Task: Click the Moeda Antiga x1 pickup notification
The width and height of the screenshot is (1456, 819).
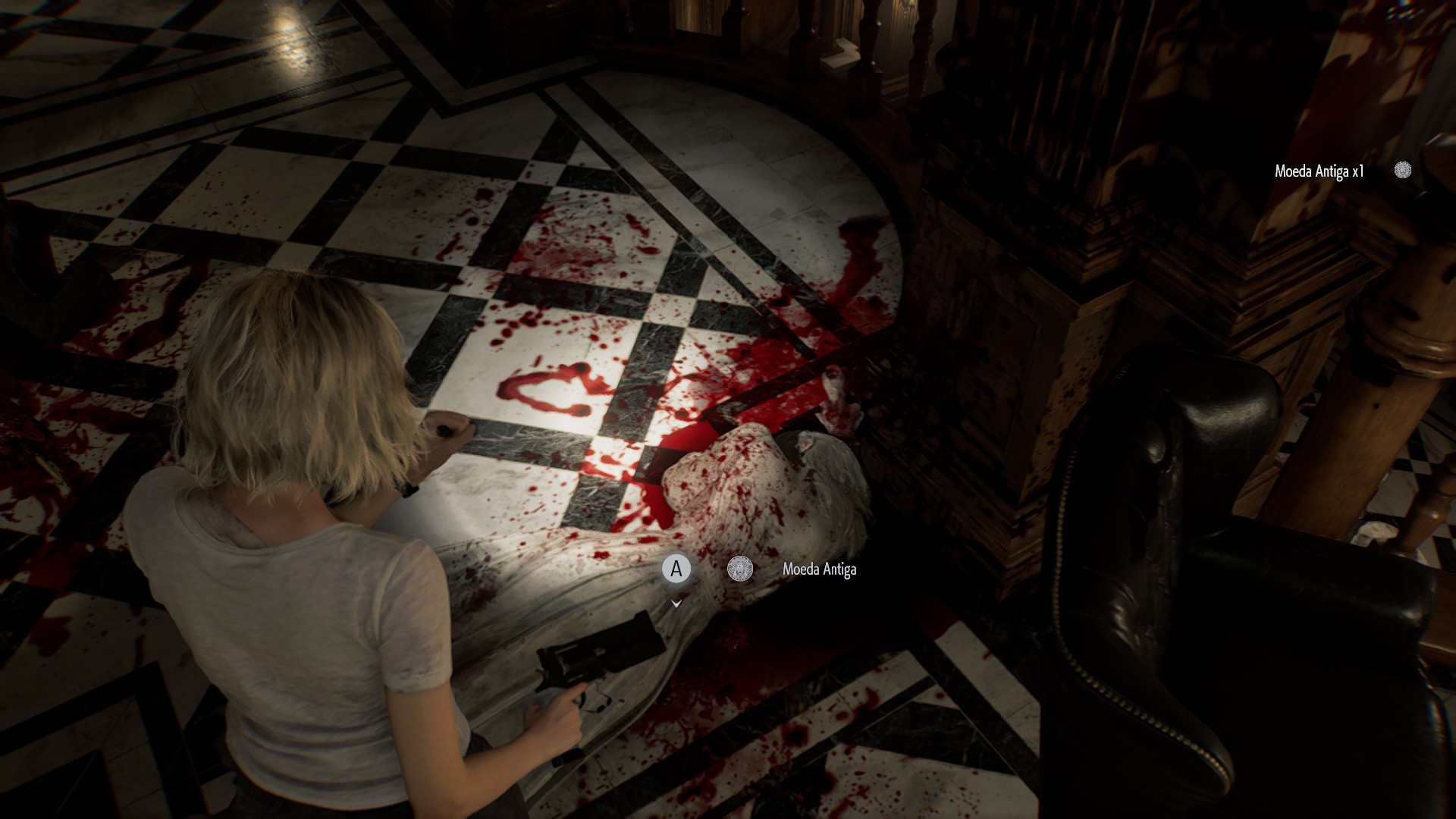Action: [x=1319, y=171]
